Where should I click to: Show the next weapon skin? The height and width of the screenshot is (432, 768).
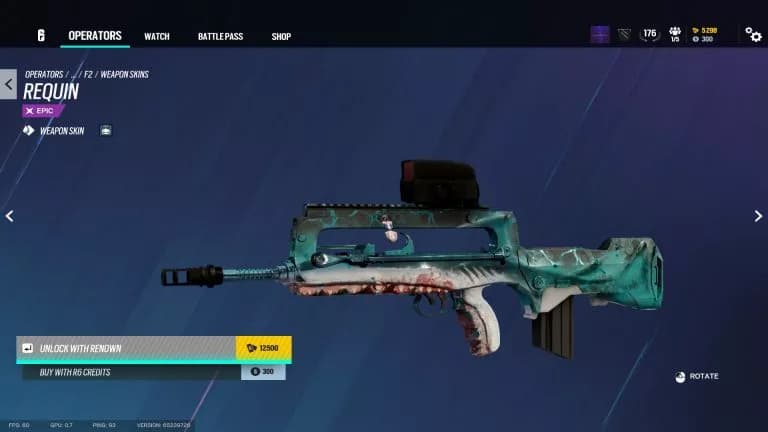click(758, 216)
